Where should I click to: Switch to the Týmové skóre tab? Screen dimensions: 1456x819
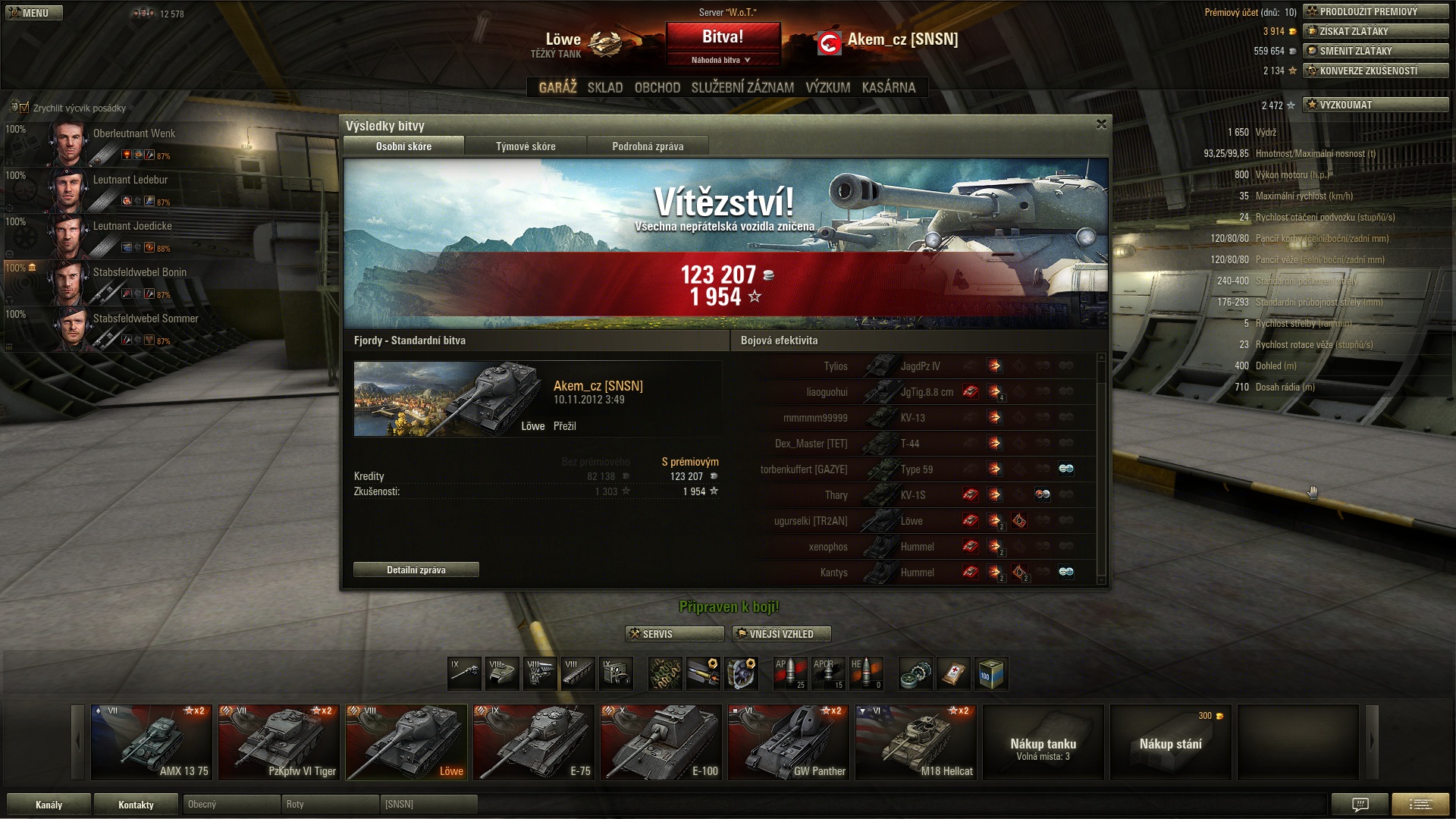click(526, 146)
